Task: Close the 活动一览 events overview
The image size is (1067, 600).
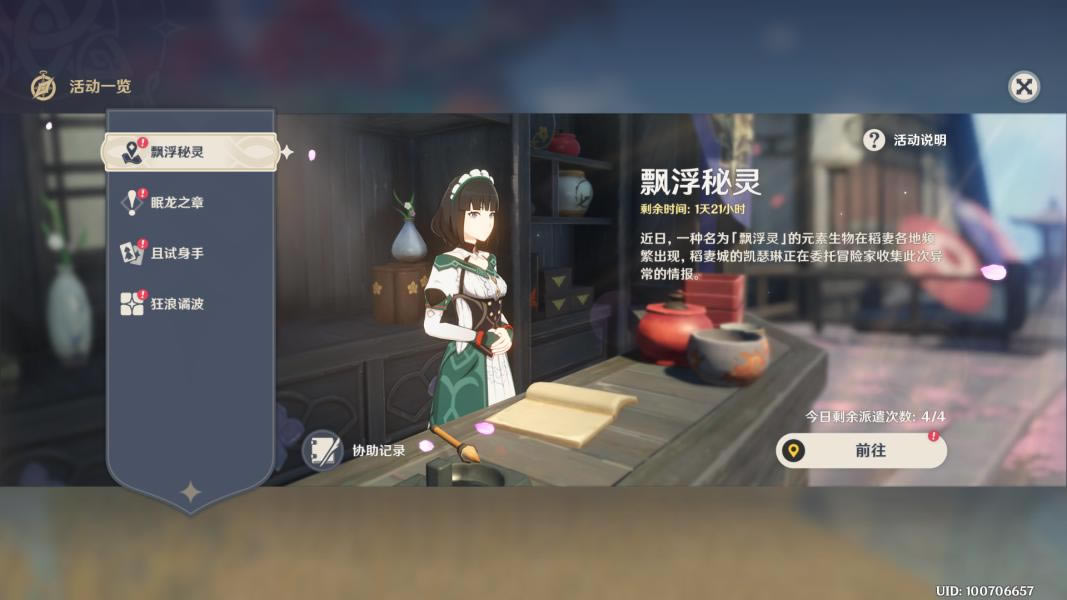Action: [x=1023, y=87]
